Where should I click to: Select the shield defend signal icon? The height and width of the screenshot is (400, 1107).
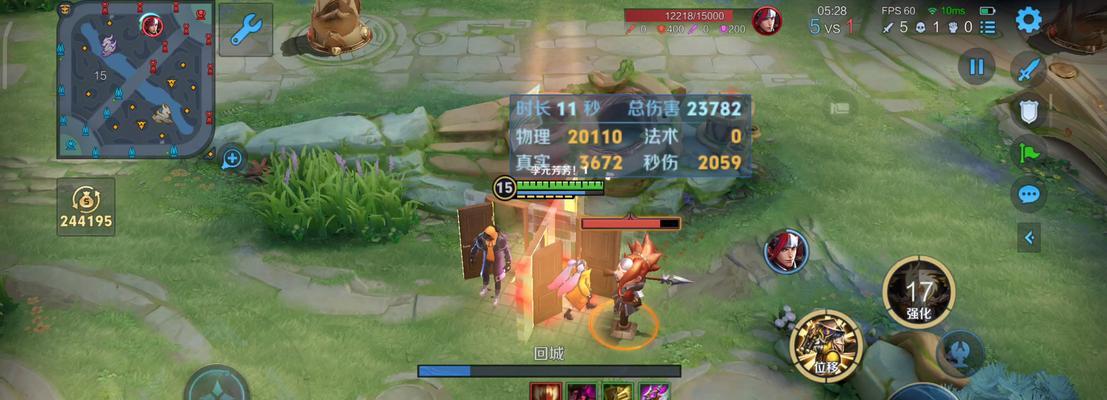1028,110
